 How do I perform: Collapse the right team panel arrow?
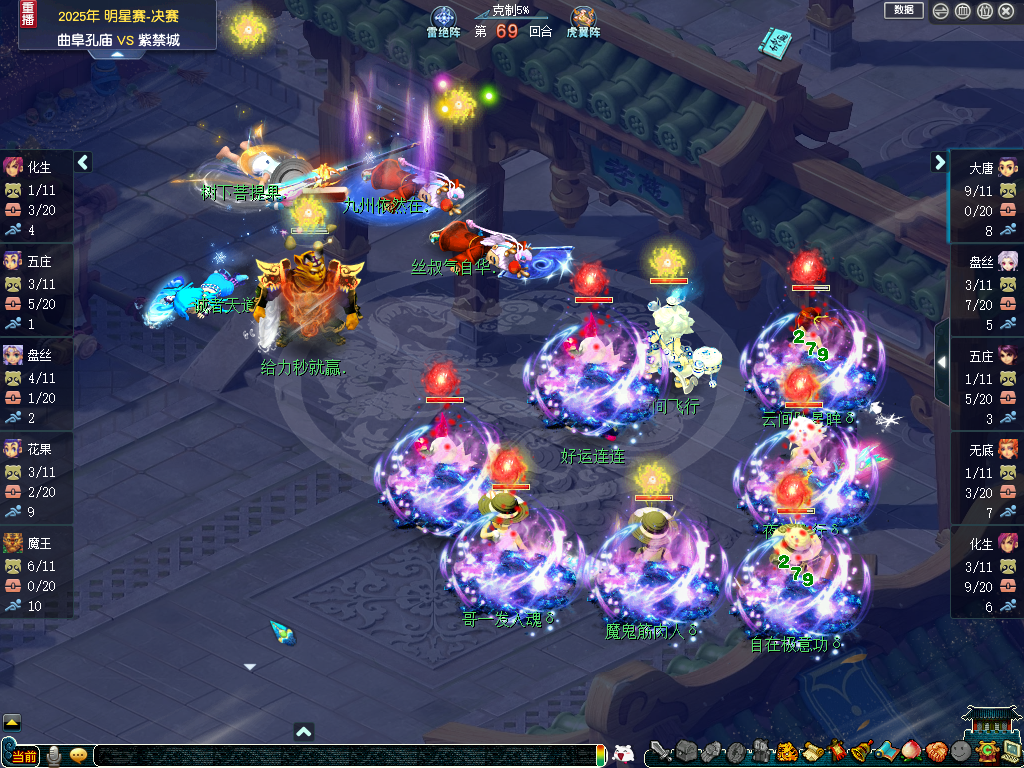(939, 162)
